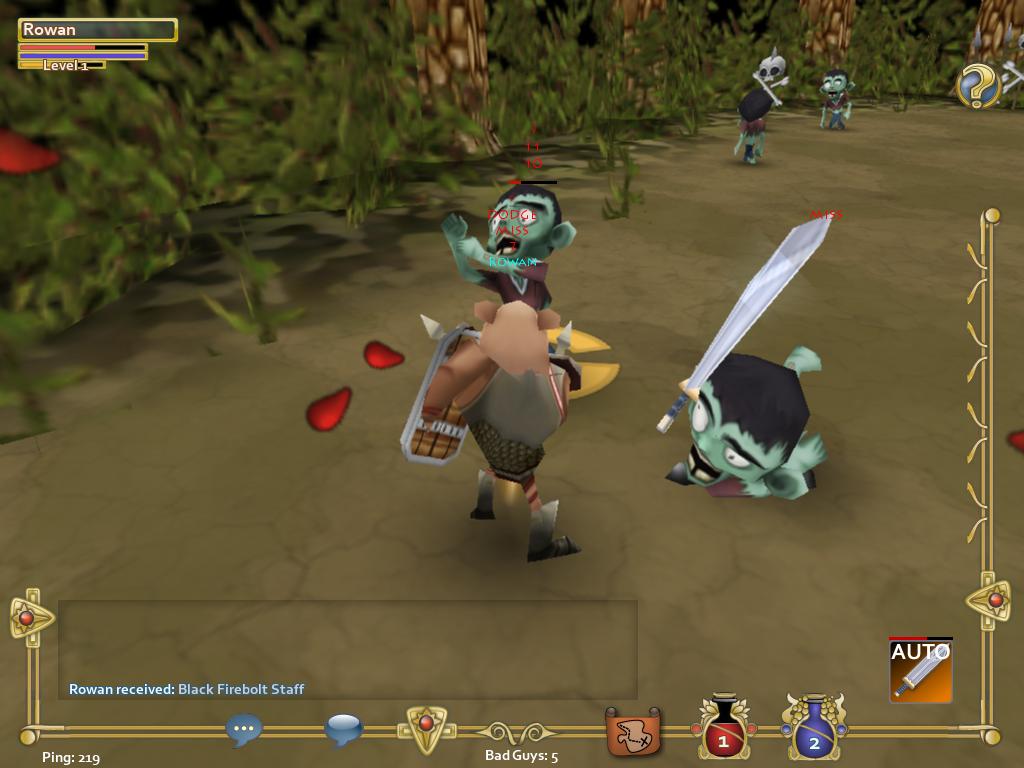Open the question mark help button
Viewport: 1024px width, 768px height.
point(978,85)
